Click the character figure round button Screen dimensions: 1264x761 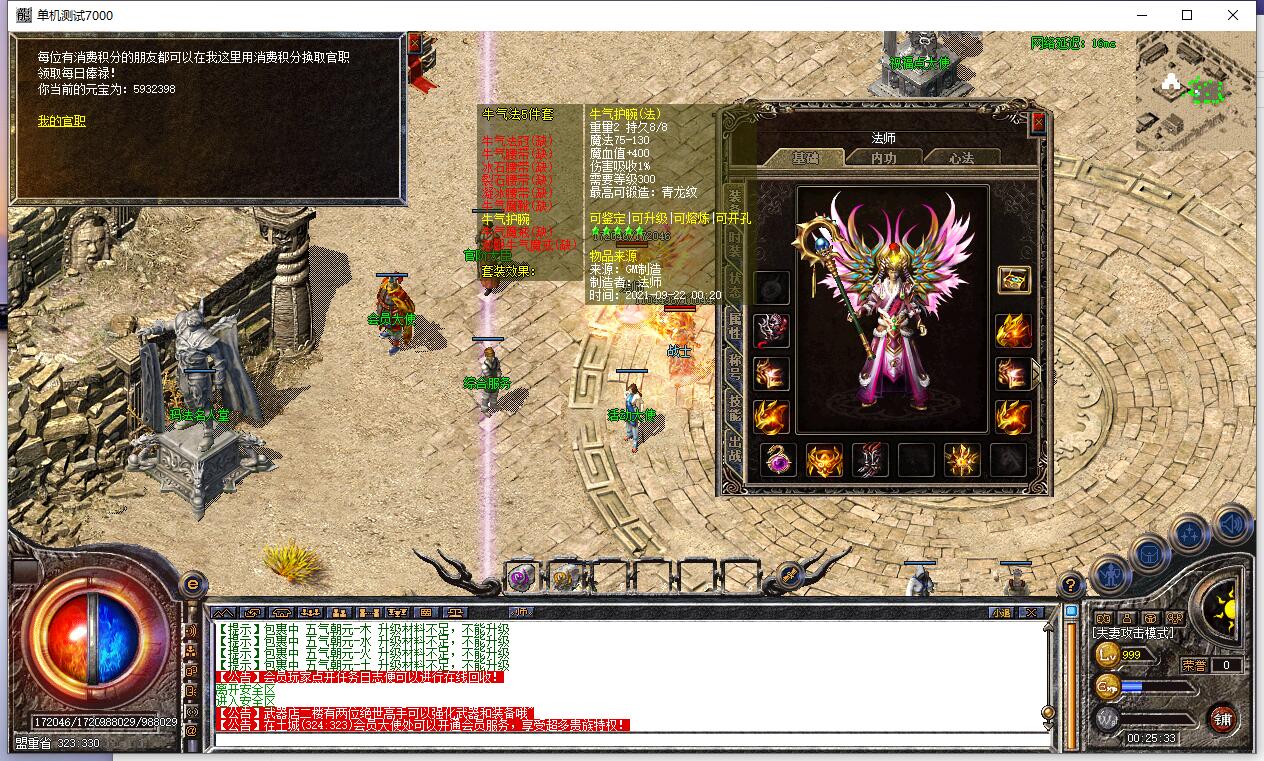pyautogui.click(x=1110, y=575)
